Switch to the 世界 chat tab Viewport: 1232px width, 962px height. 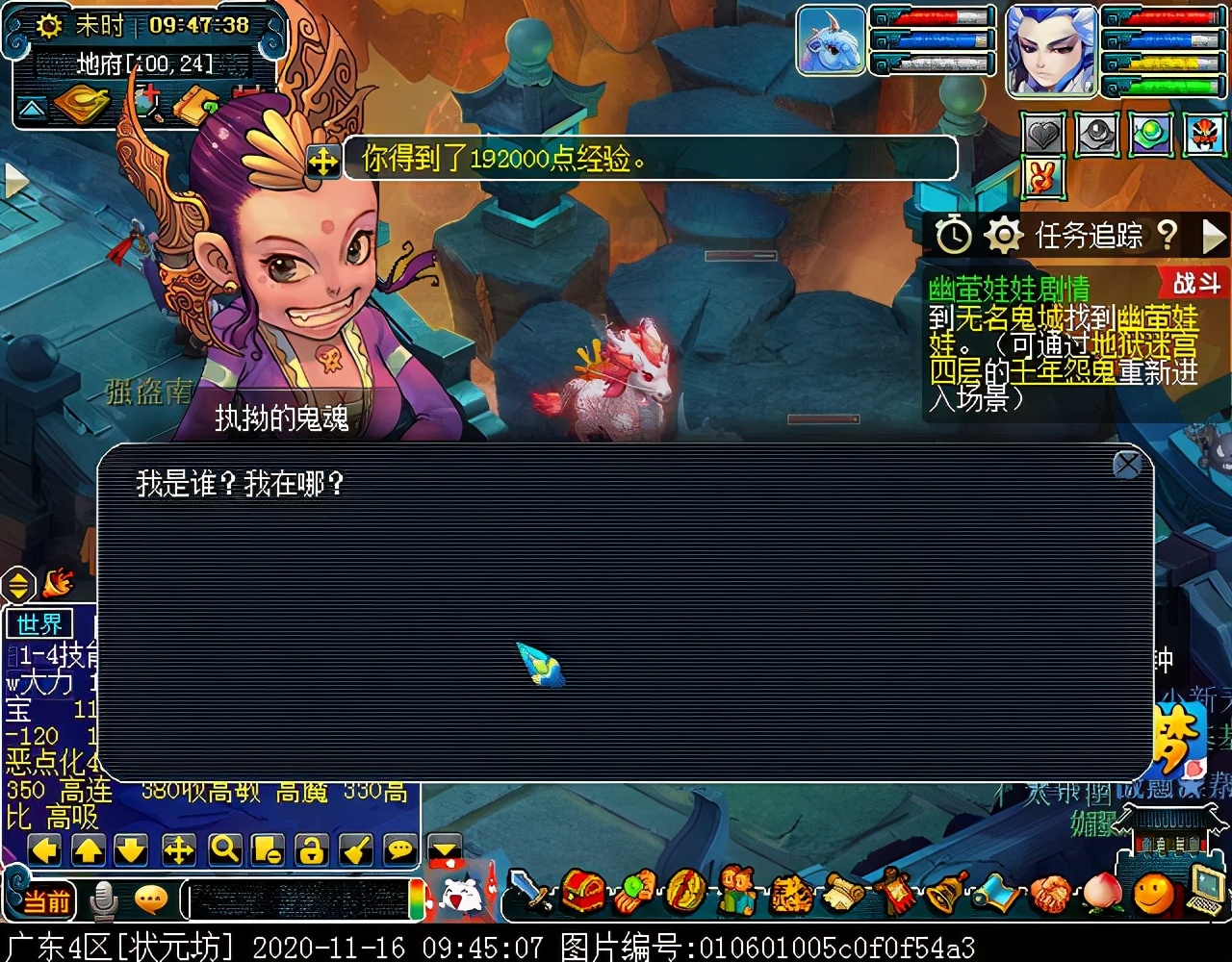coord(38,623)
